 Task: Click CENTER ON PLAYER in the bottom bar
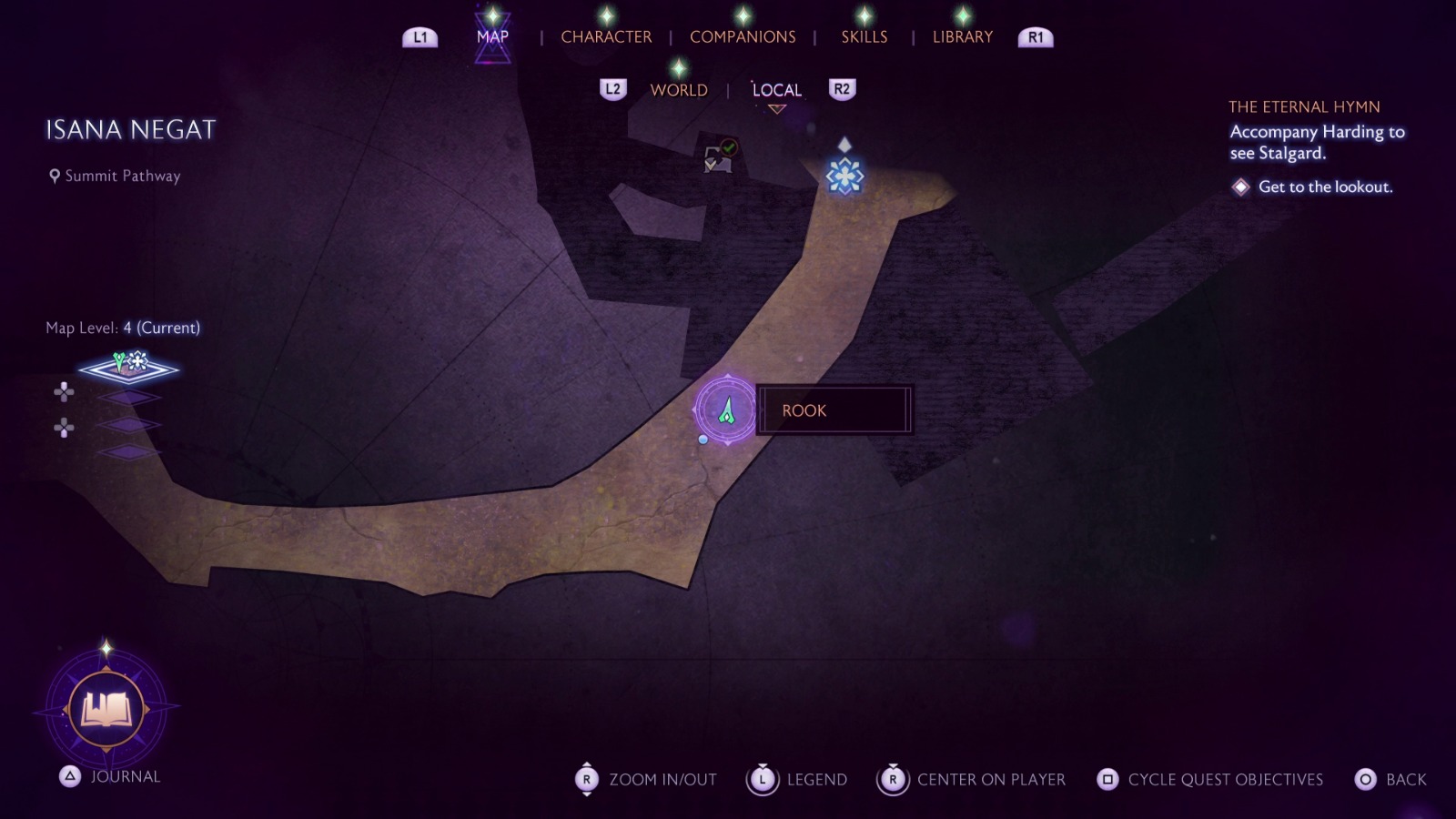(894, 779)
